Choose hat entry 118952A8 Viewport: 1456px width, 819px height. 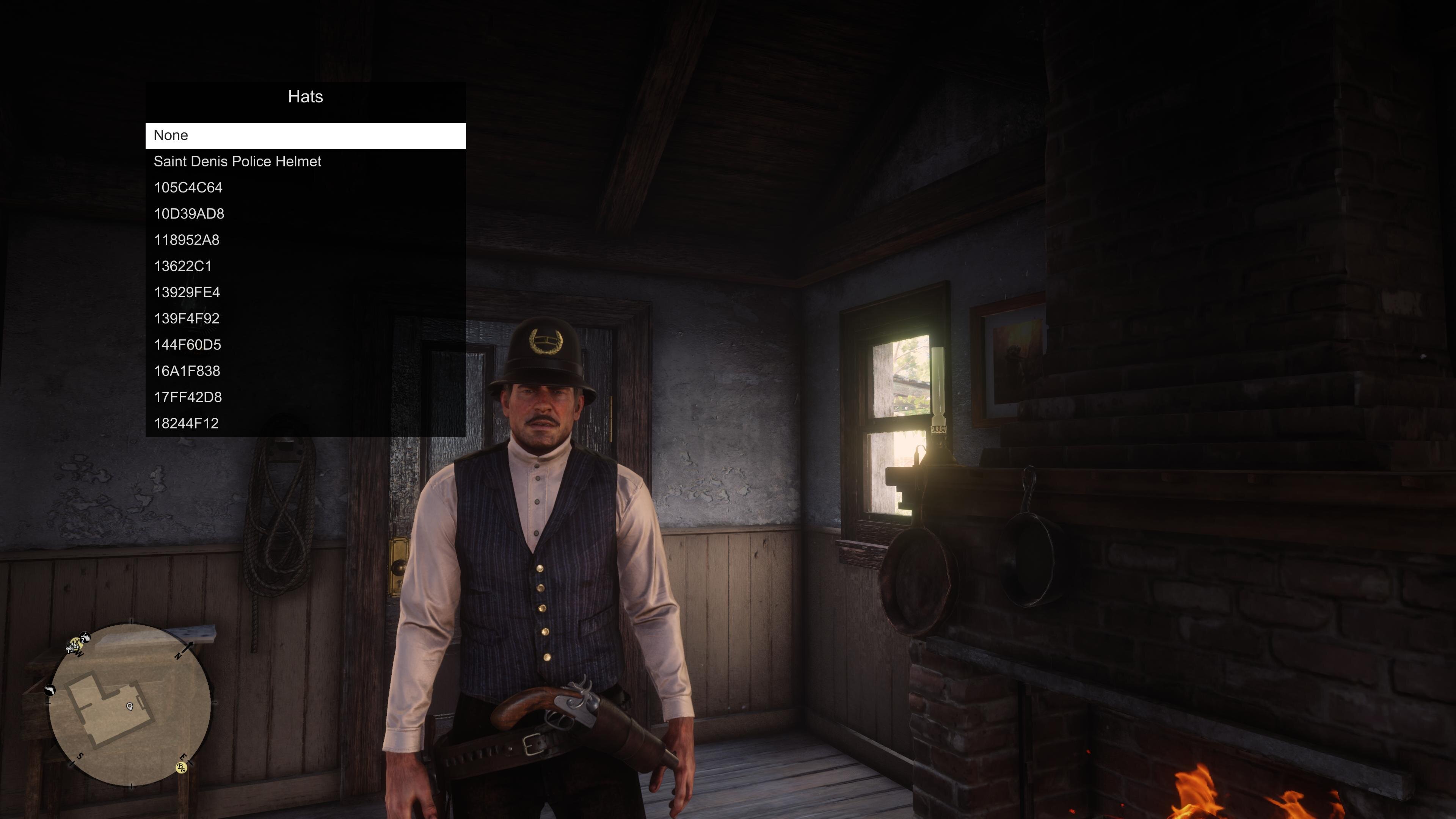pyautogui.click(x=305, y=240)
